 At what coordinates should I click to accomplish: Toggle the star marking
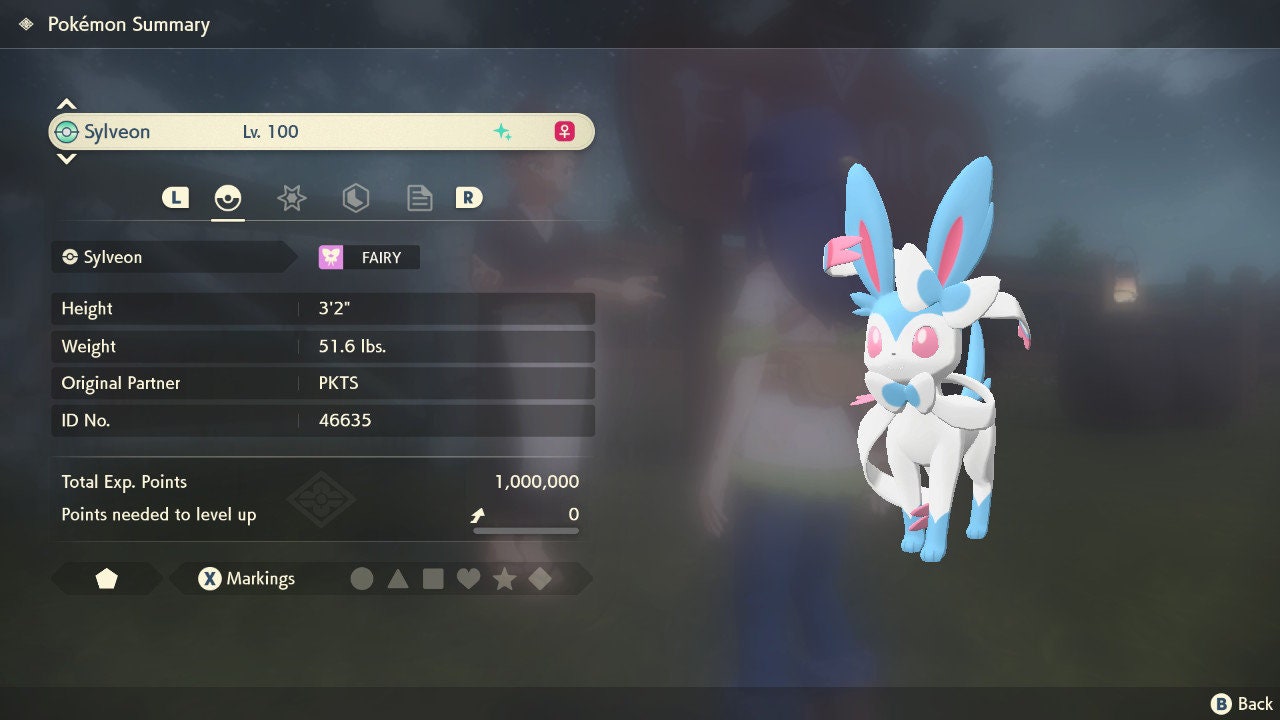pyautogui.click(x=504, y=578)
